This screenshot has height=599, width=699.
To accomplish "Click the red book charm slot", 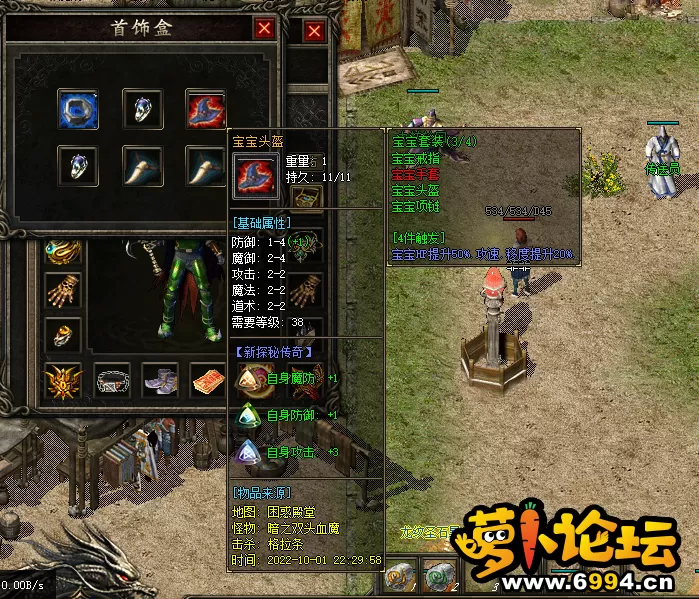I will (208, 381).
